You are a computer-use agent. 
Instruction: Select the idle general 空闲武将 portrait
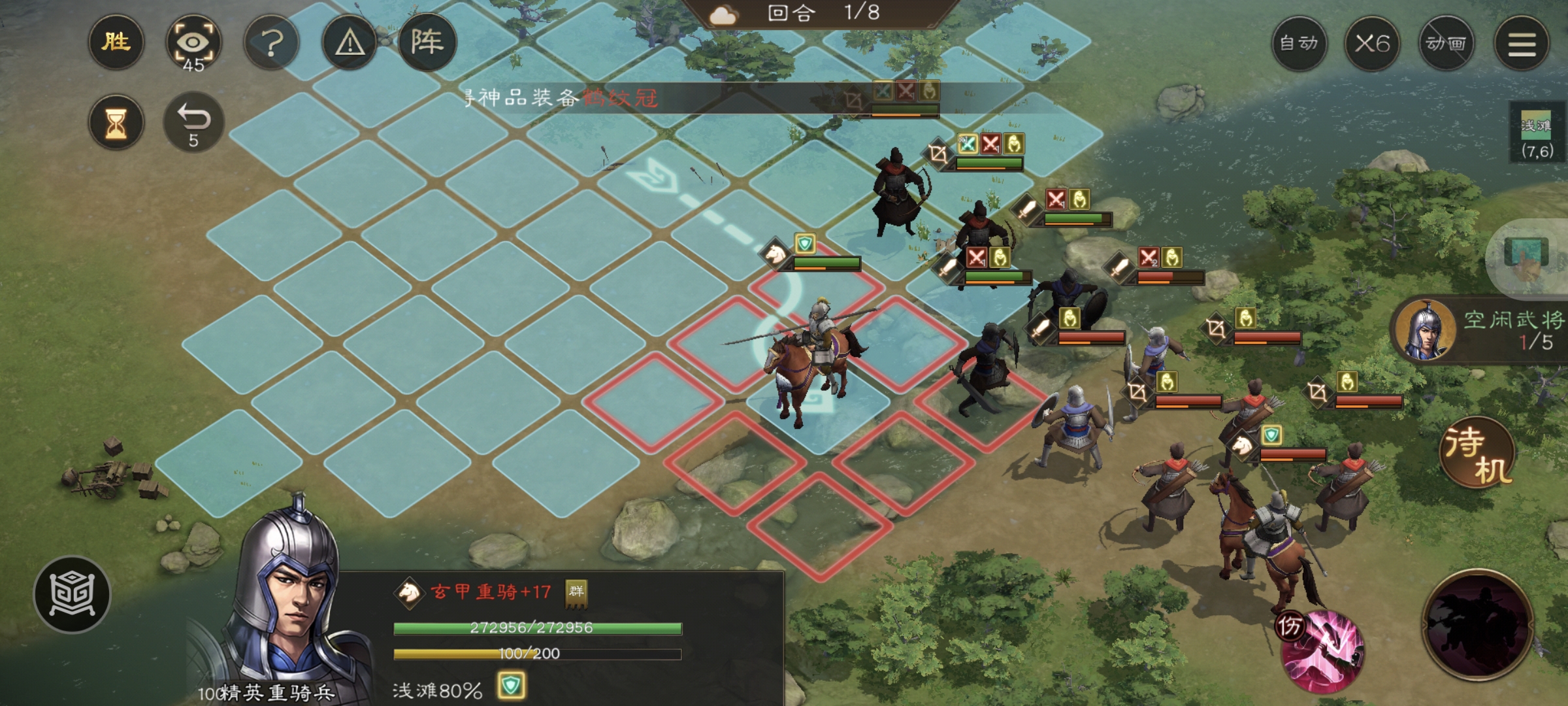1426,331
